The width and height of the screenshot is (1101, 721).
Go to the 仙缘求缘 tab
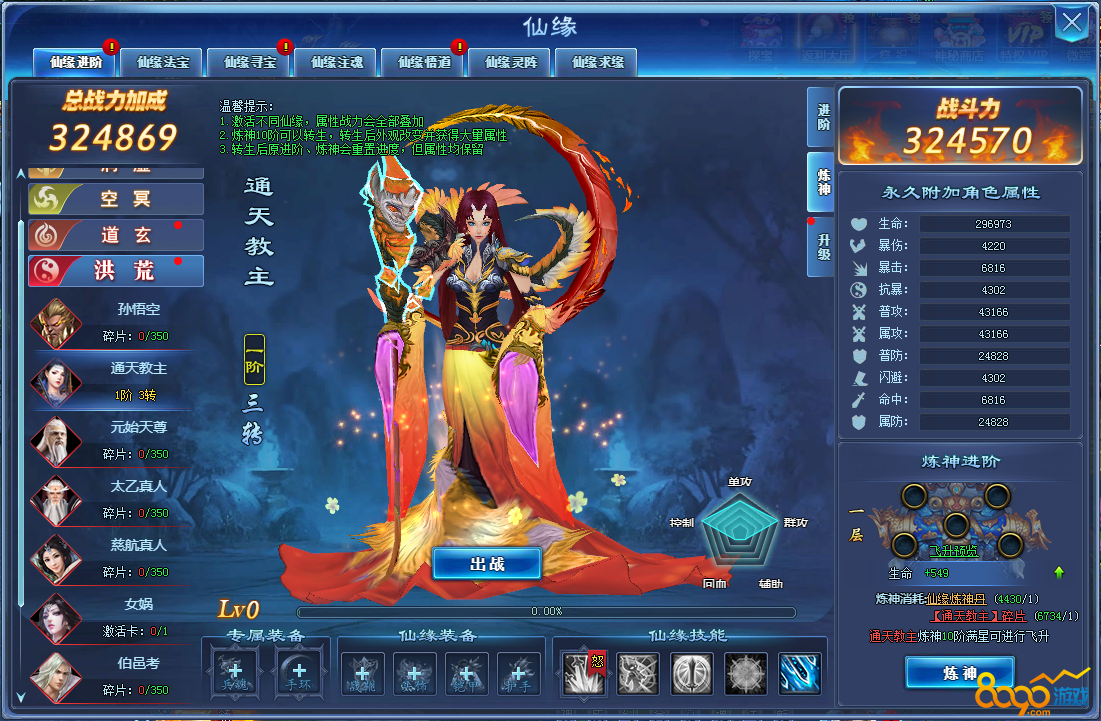point(597,62)
